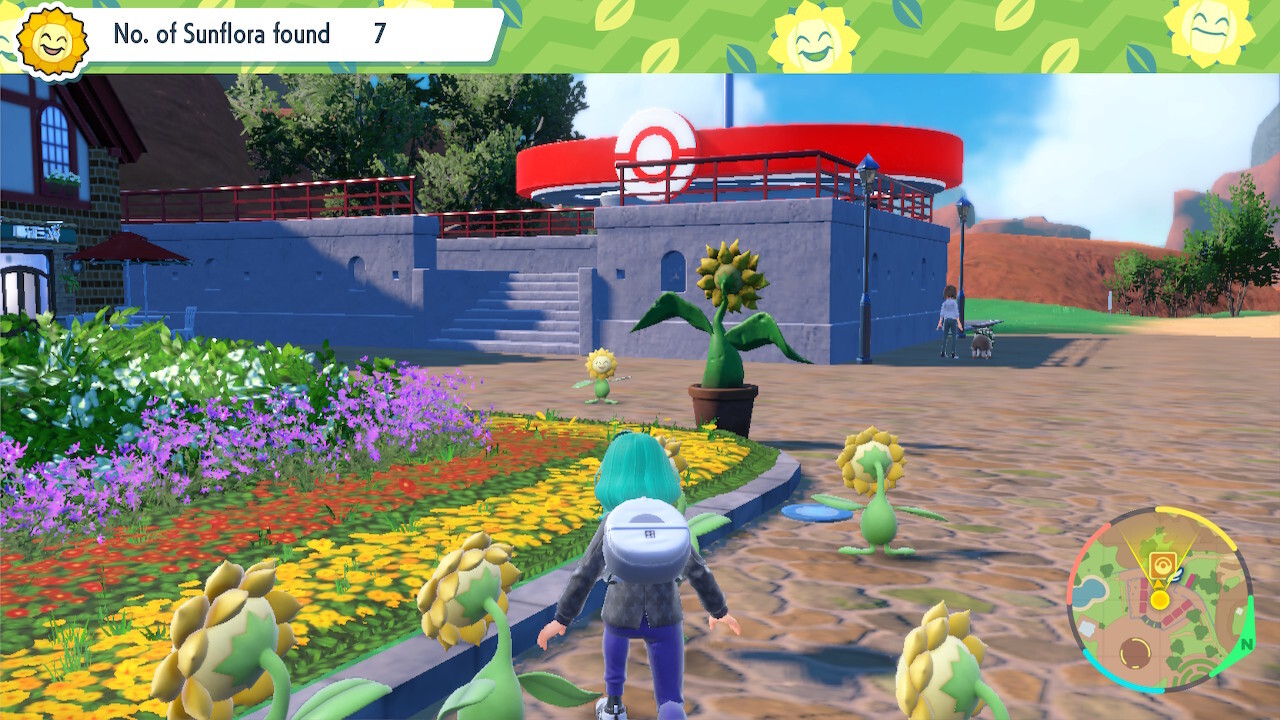Click the smiling Sunflora icon in the banner

49,37
